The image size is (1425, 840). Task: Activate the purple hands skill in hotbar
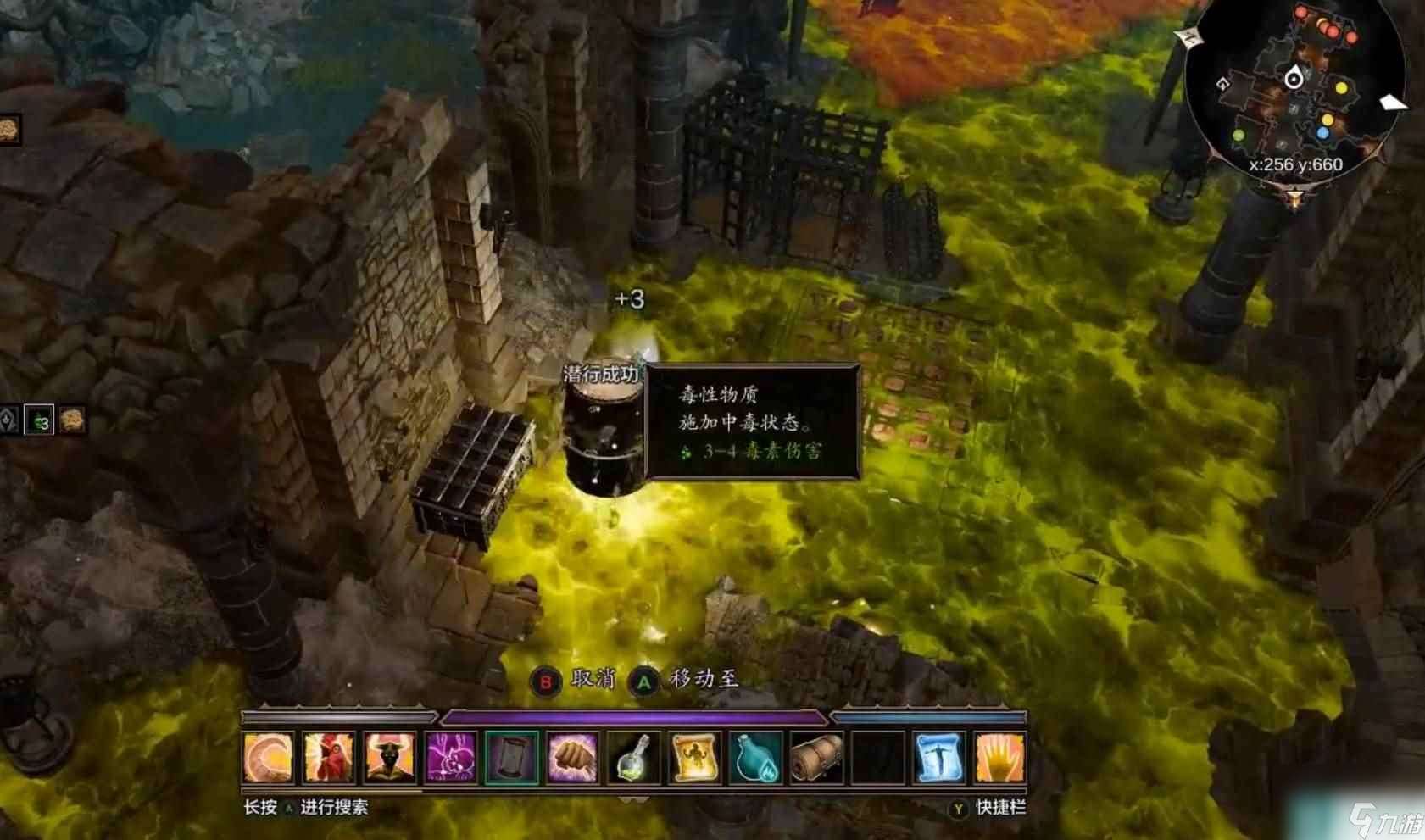[449, 757]
